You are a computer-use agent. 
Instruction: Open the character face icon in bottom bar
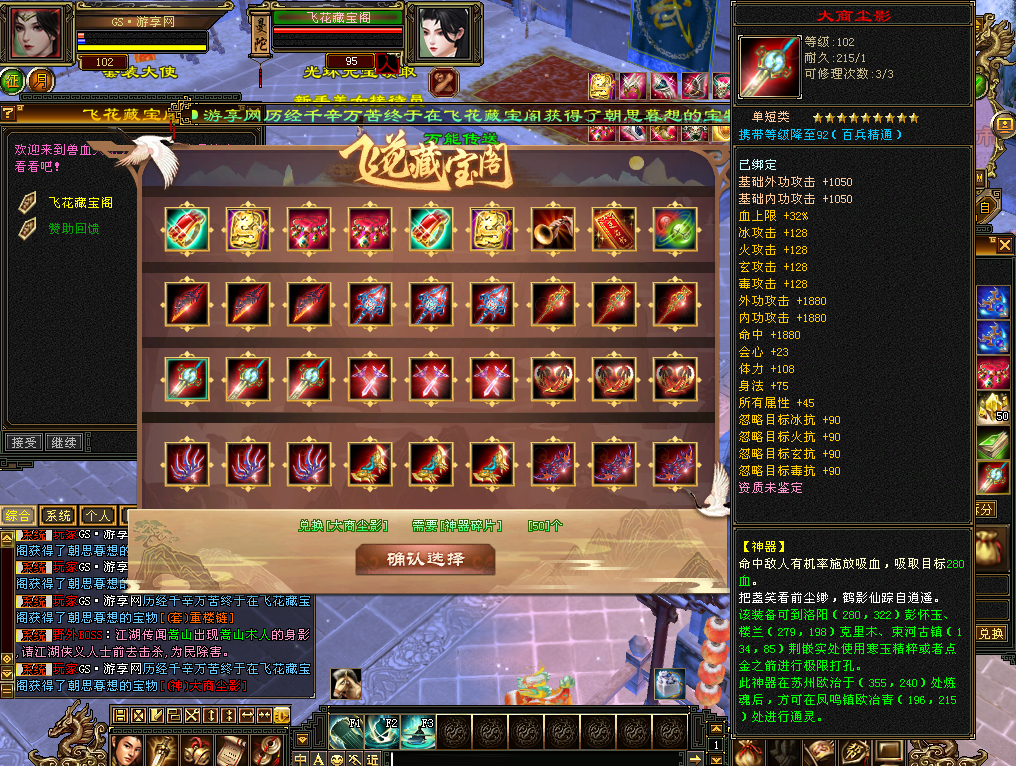[x=127, y=747]
